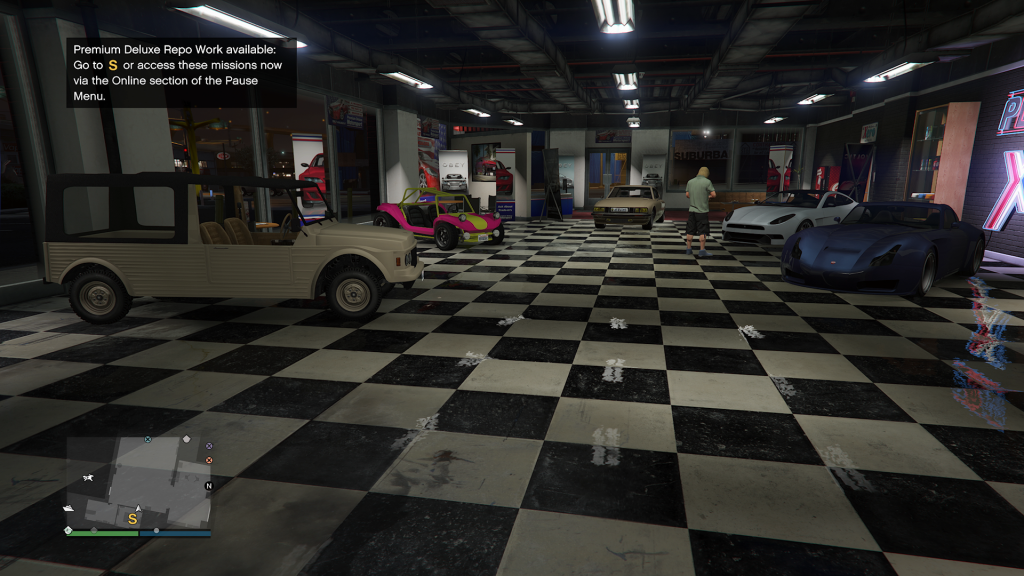Screen dimensions: 1024x576
Task: Click the orange X blip on the minimap
Action: pyautogui.click(x=209, y=460)
